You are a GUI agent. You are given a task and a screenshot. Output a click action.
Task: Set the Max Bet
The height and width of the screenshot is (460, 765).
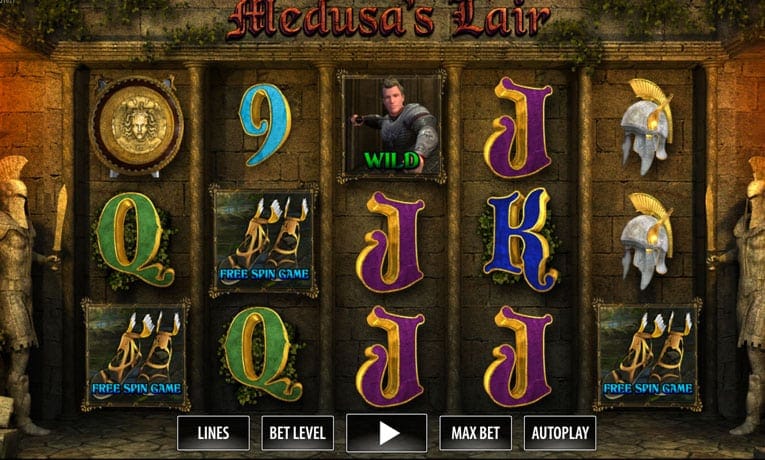475,433
